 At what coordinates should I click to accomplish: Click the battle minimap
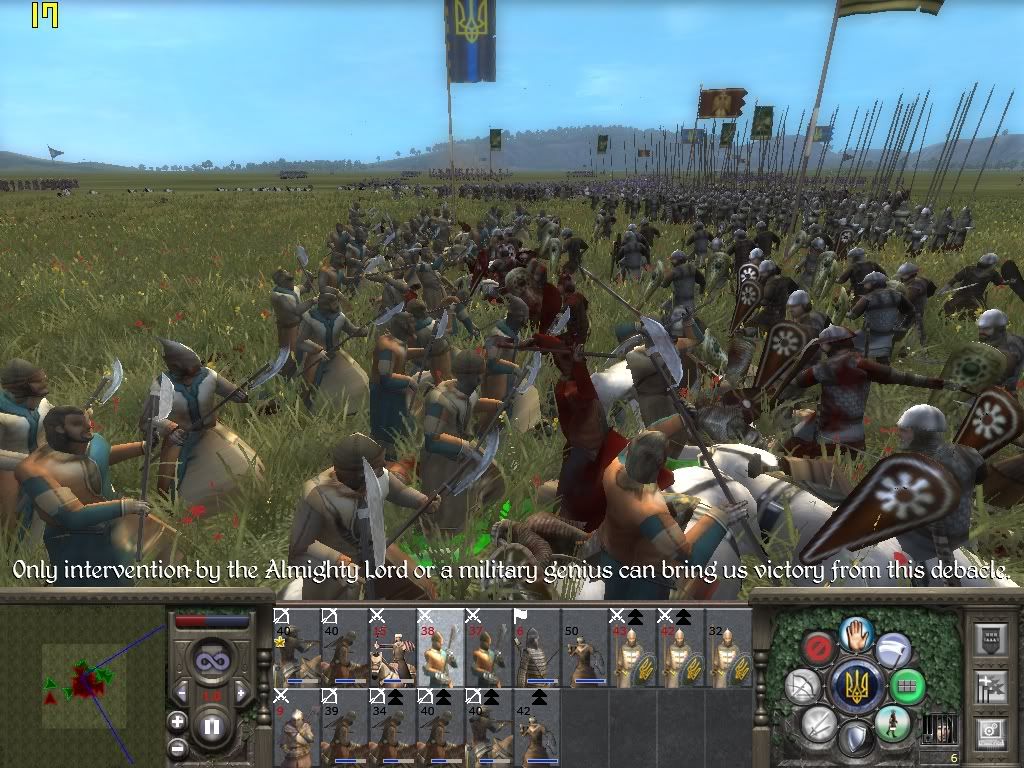[83, 684]
